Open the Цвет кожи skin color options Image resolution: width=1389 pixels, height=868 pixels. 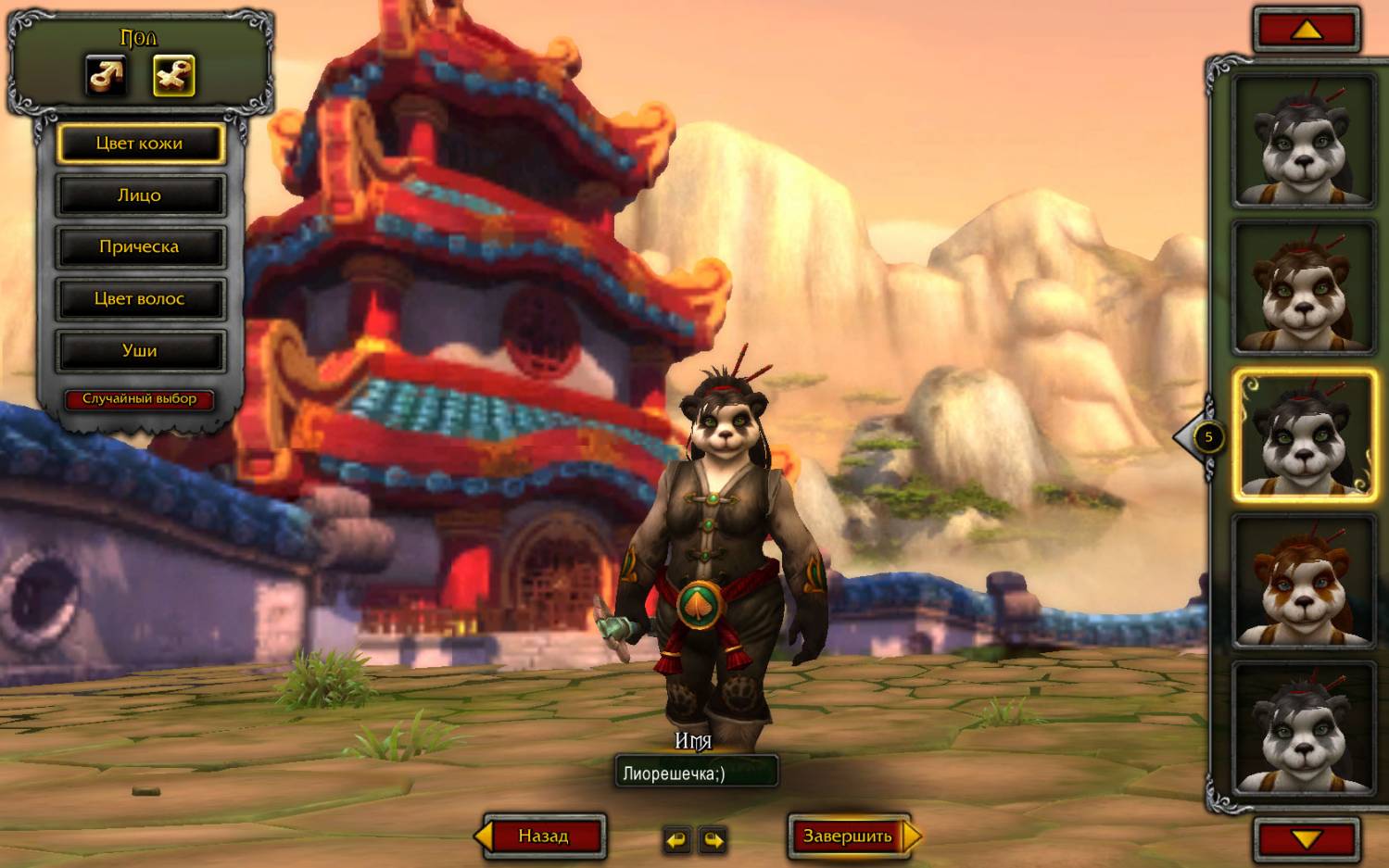(140, 144)
